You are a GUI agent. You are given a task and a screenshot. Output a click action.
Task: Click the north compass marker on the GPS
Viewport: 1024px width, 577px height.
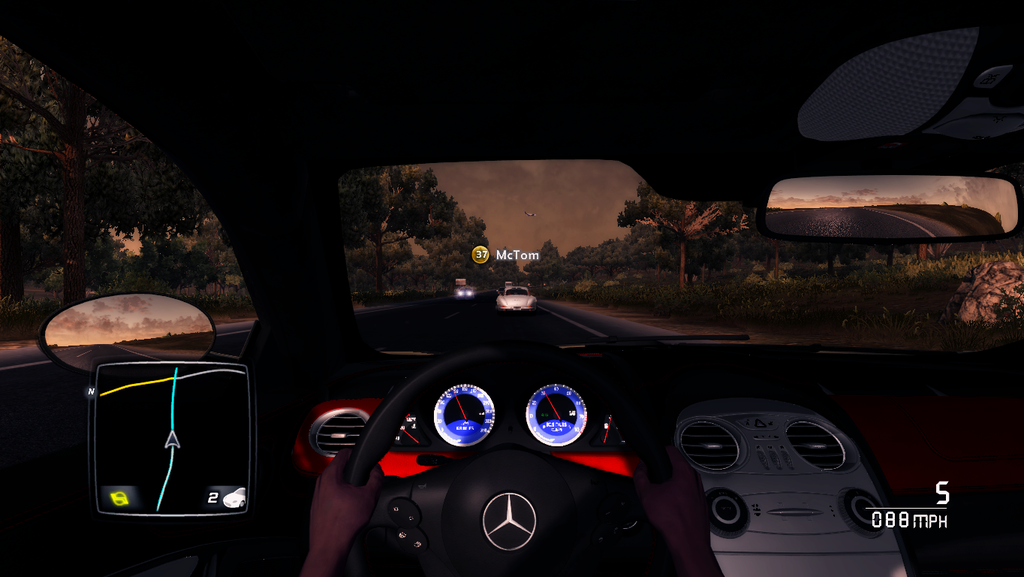tap(91, 391)
